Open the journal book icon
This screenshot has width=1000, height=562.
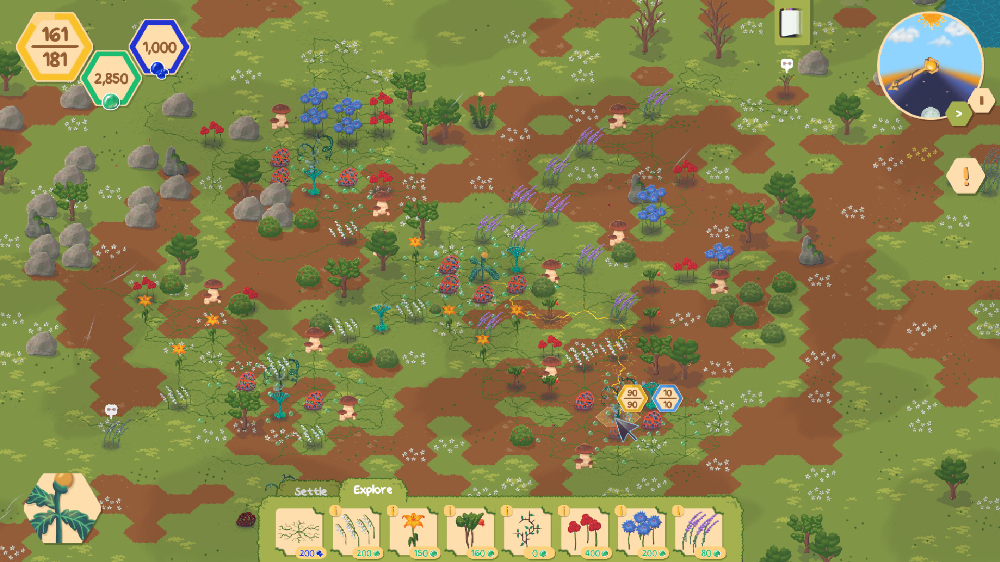click(x=792, y=23)
